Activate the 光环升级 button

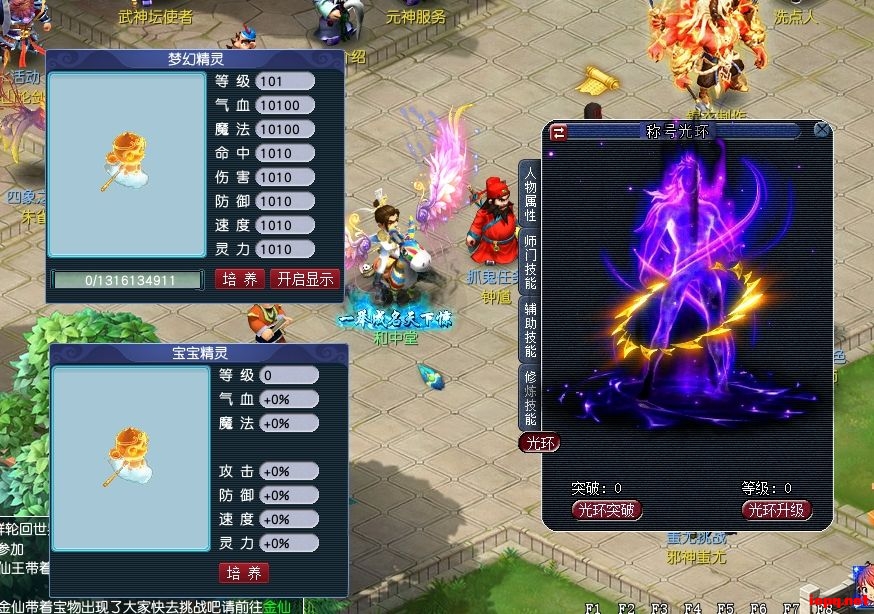point(777,510)
